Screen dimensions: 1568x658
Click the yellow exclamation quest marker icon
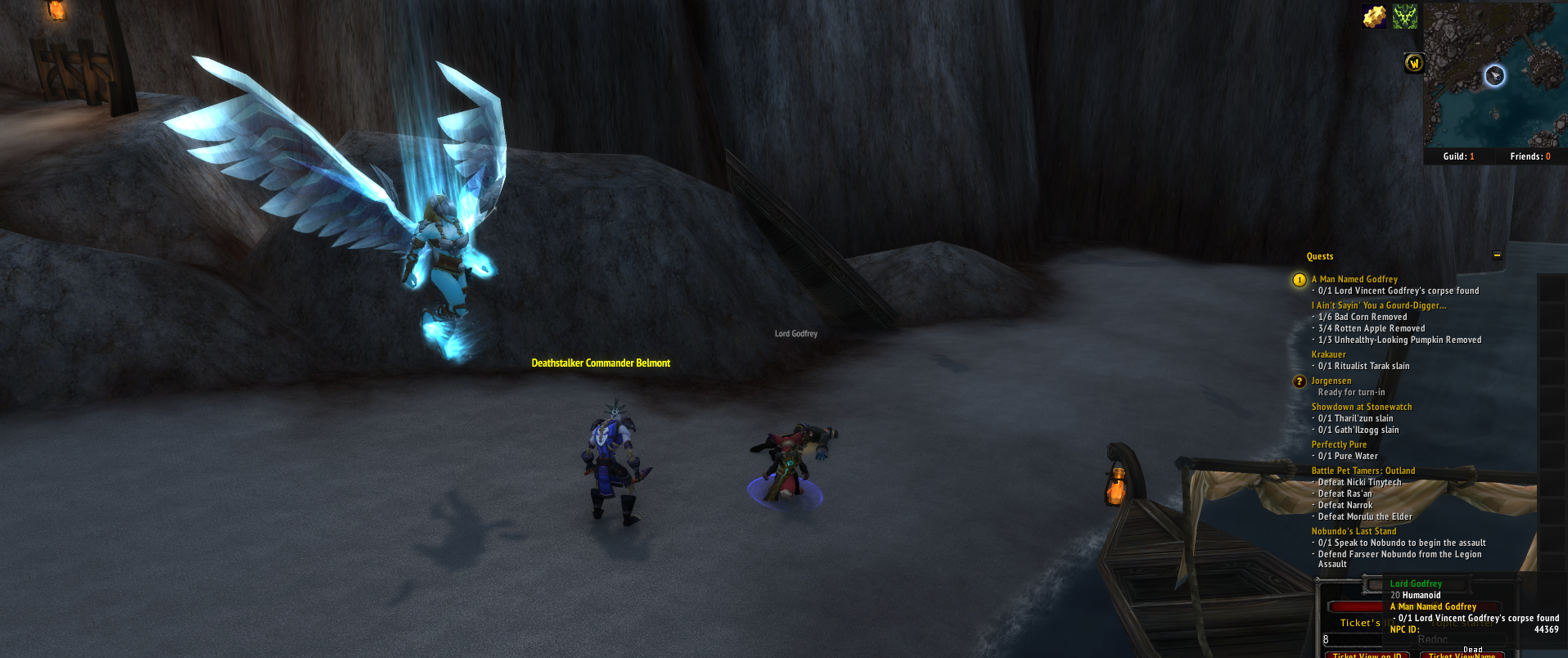pyautogui.click(x=1300, y=280)
